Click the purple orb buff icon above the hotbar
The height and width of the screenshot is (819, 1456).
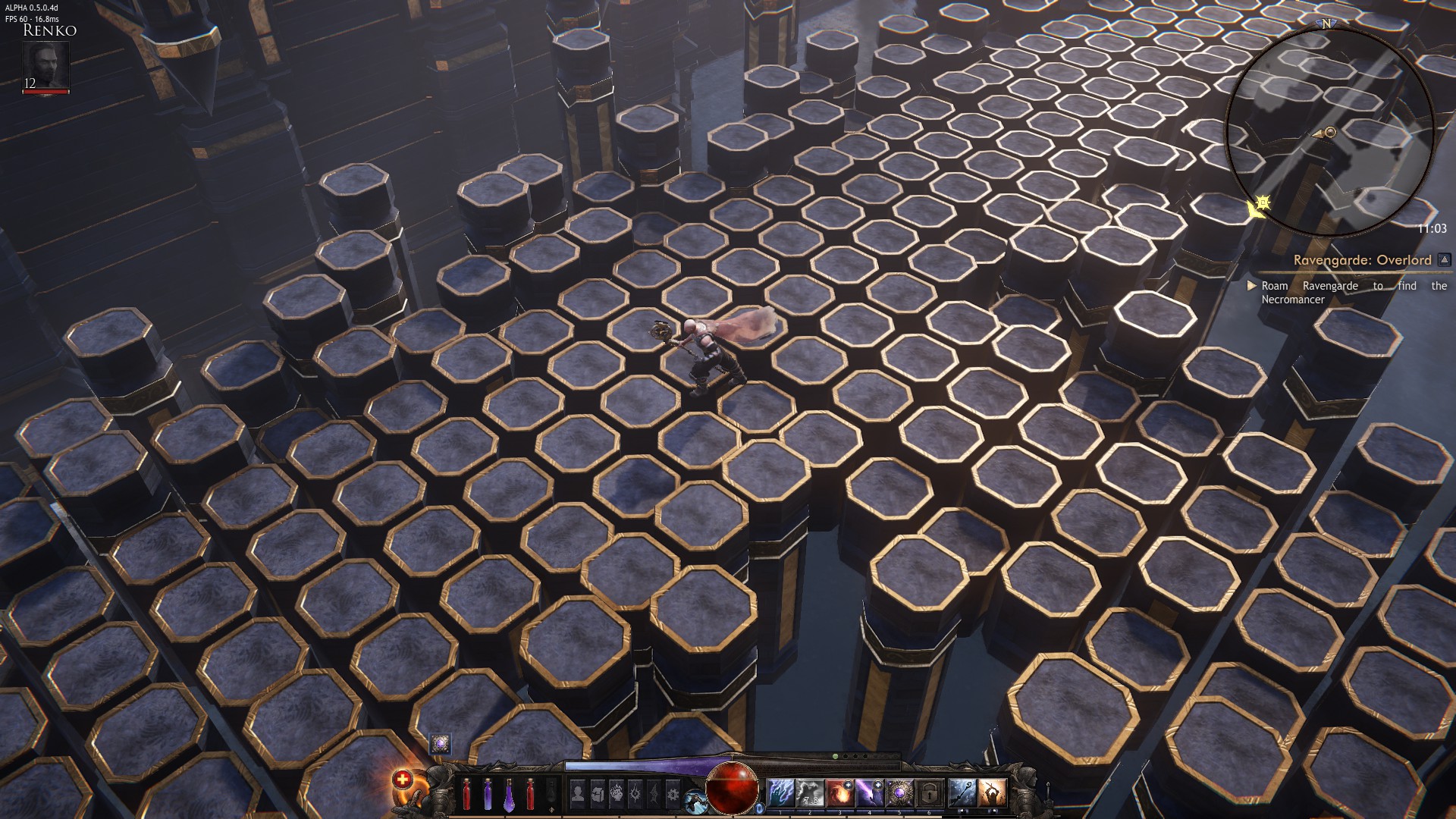click(x=440, y=743)
